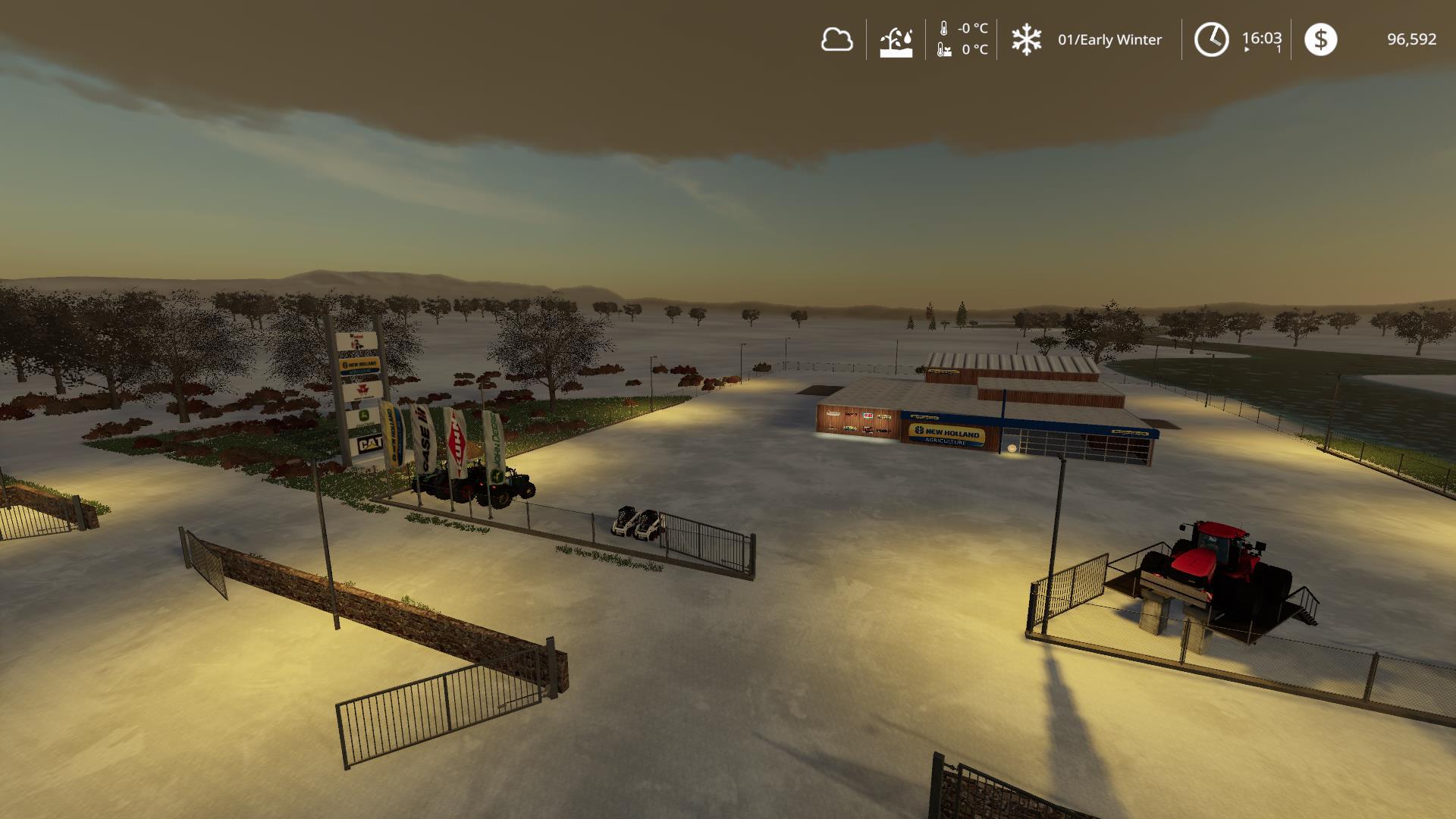Viewport: 1456px width, 819px height.
Task: Select the clock time icon
Action: click(1211, 39)
